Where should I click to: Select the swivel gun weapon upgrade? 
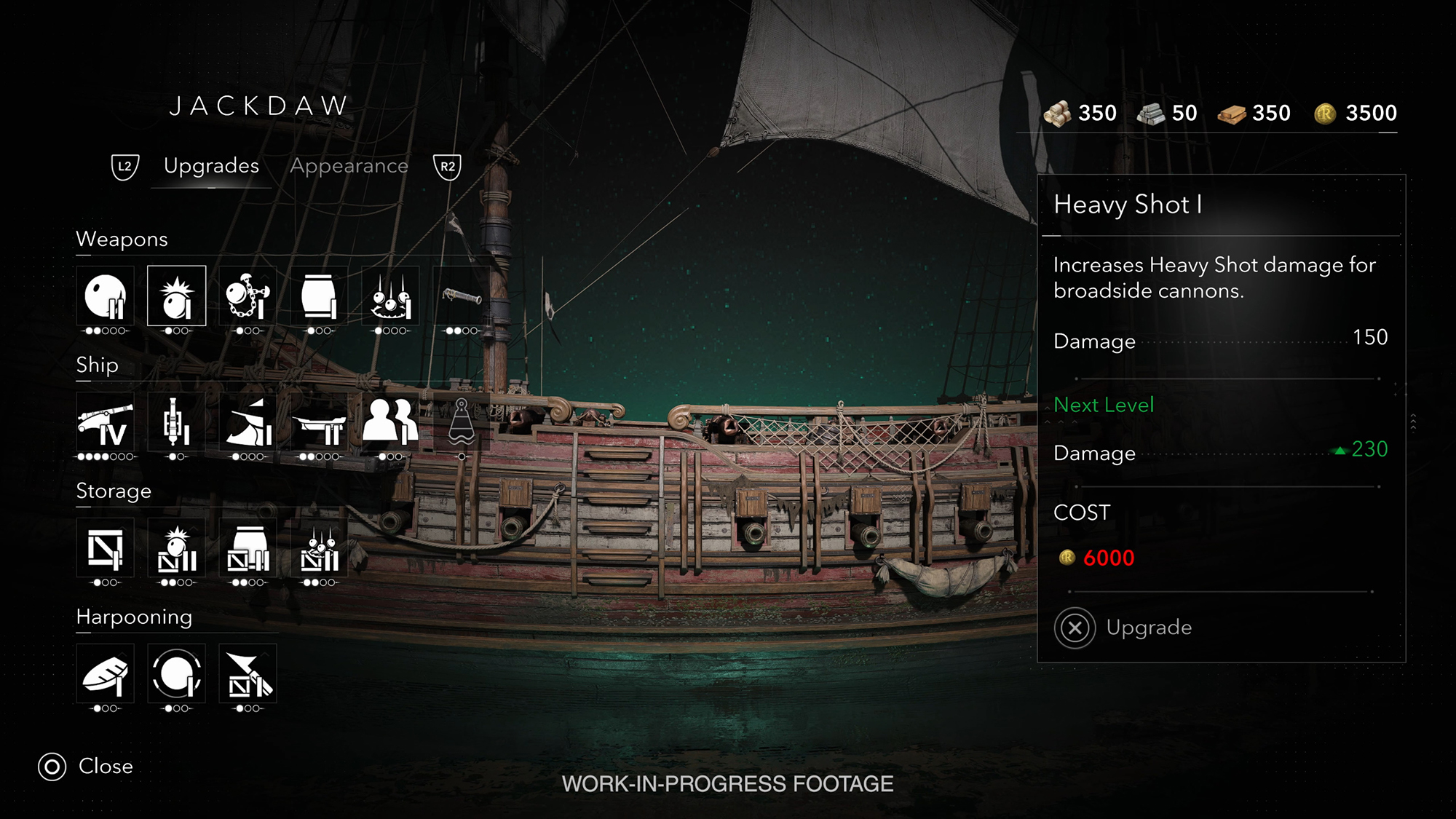click(462, 296)
